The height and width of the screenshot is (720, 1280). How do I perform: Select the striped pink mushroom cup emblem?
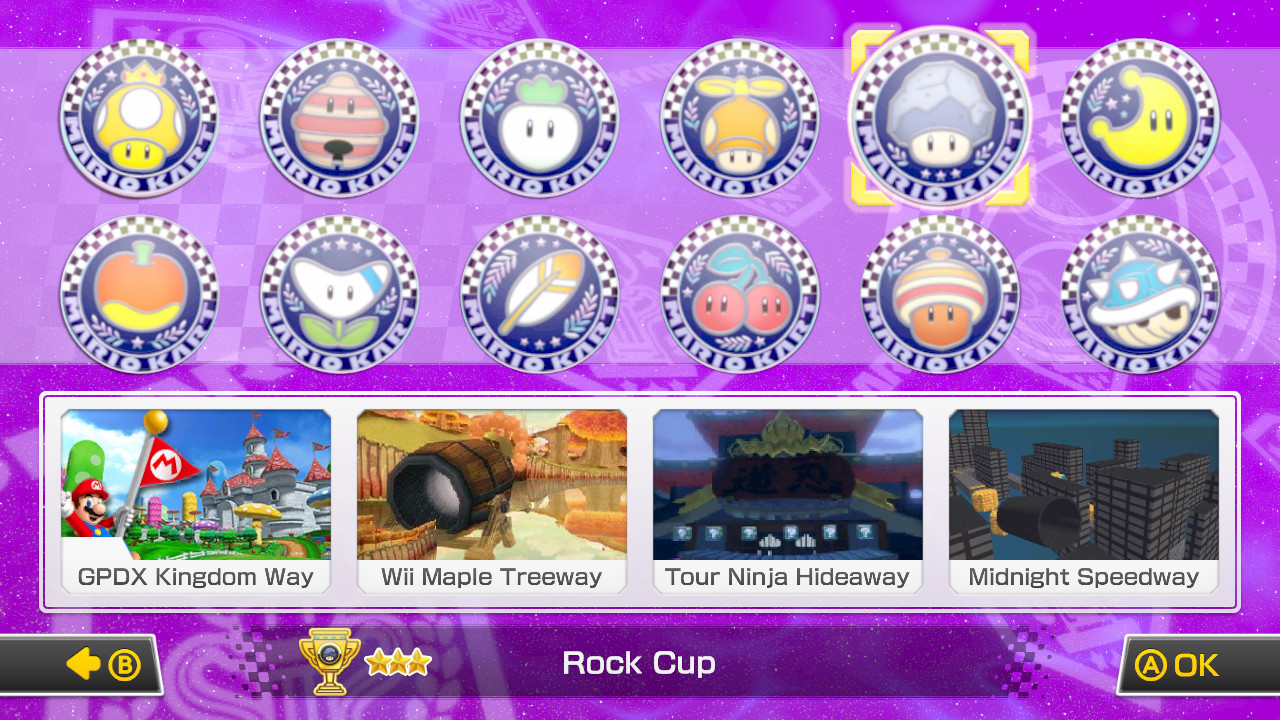339,119
